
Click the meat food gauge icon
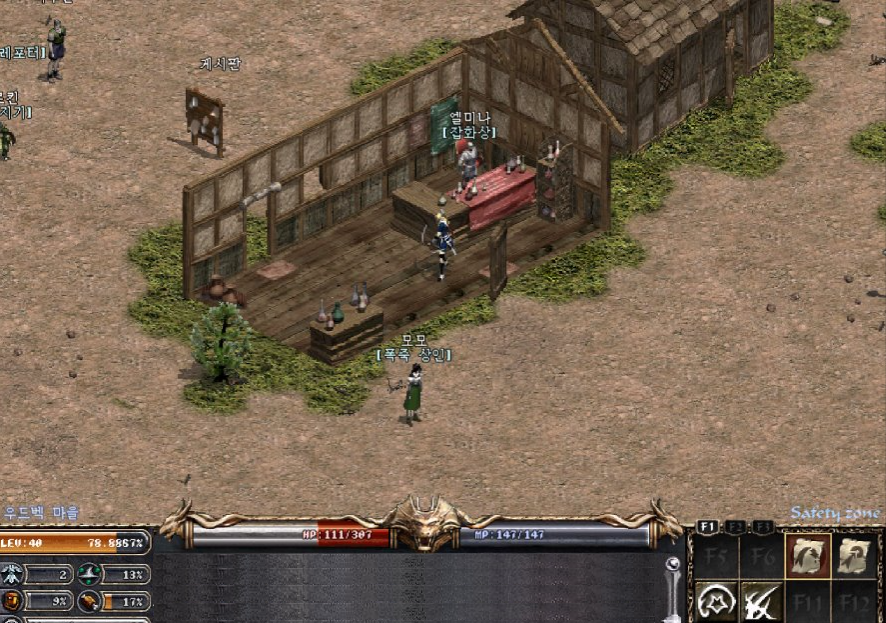[90, 602]
